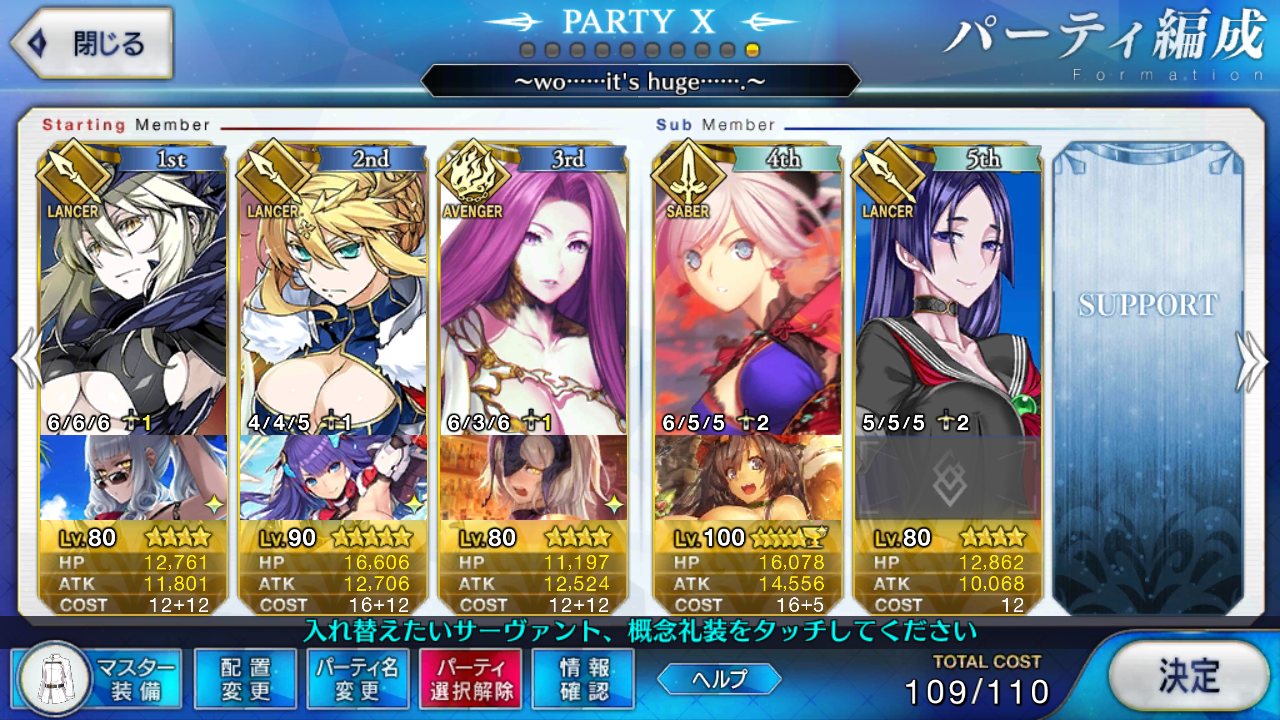This screenshot has width=1280, height=720.
Task: Select the 3rd slot Avenger servant
Action: click(x=533, y=300)
